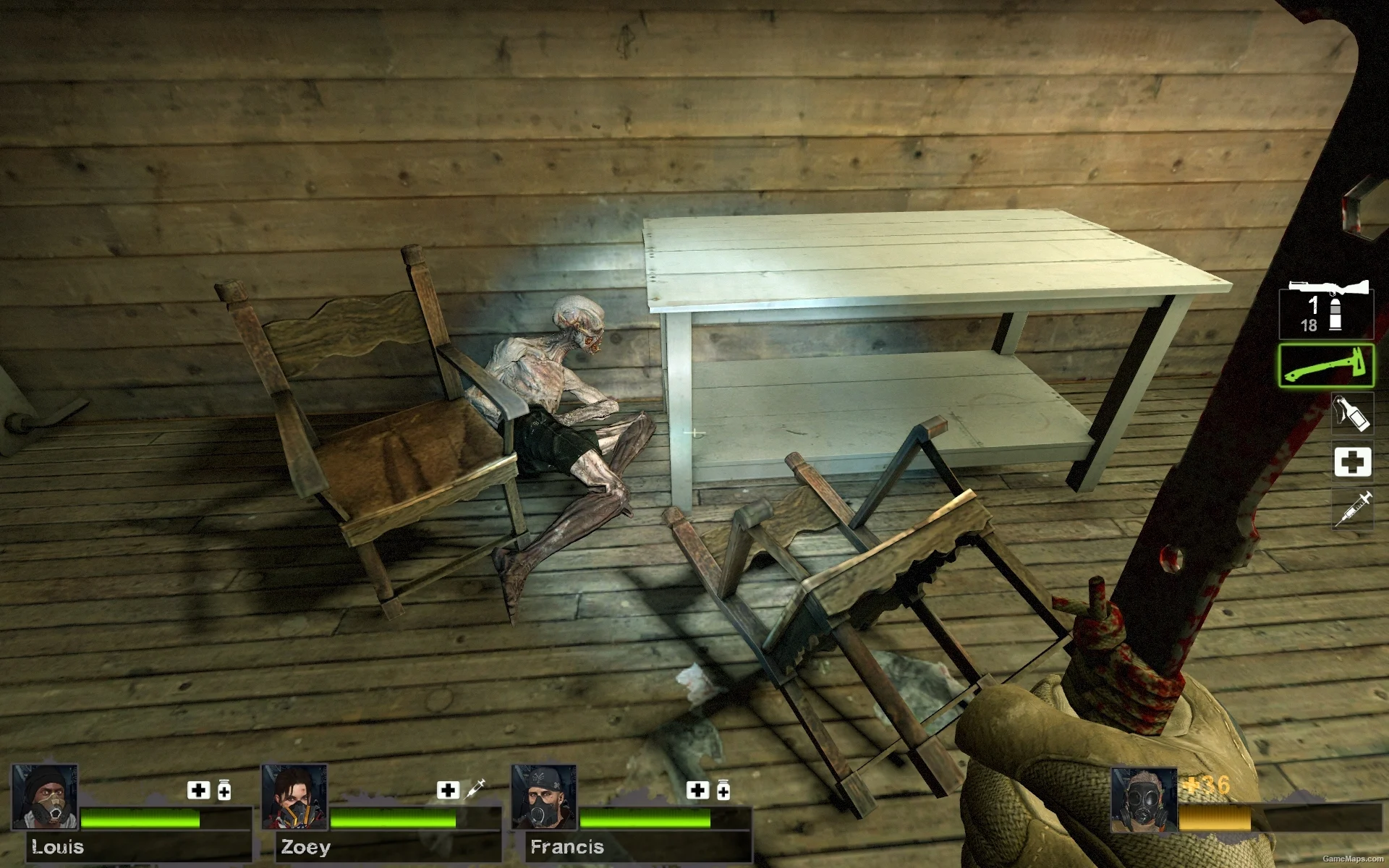Select the shotgun primary weapon slot
The width and height of the screenshot is (1389, 868).
[1327, 309]
